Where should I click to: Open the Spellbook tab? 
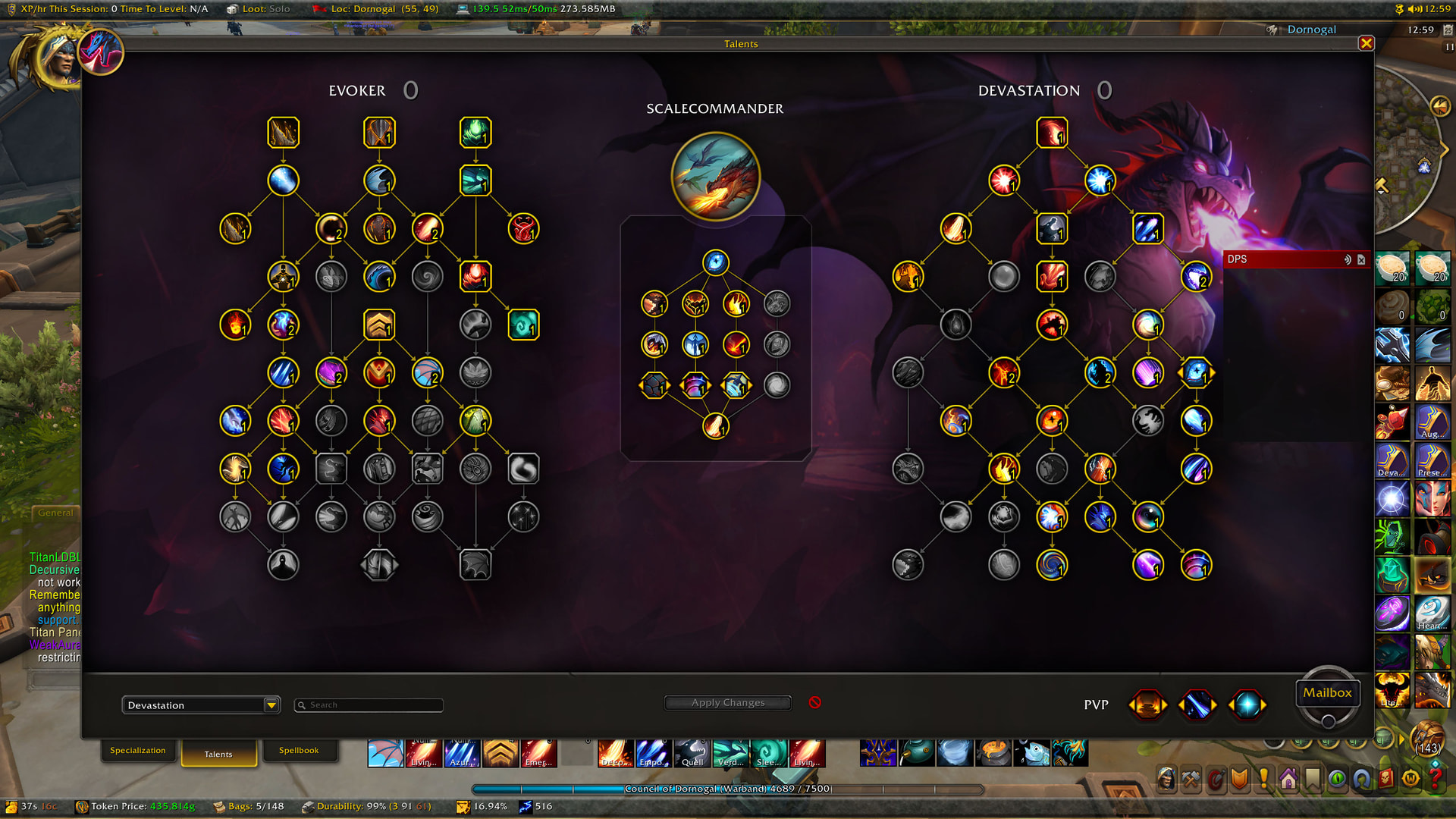298,751
